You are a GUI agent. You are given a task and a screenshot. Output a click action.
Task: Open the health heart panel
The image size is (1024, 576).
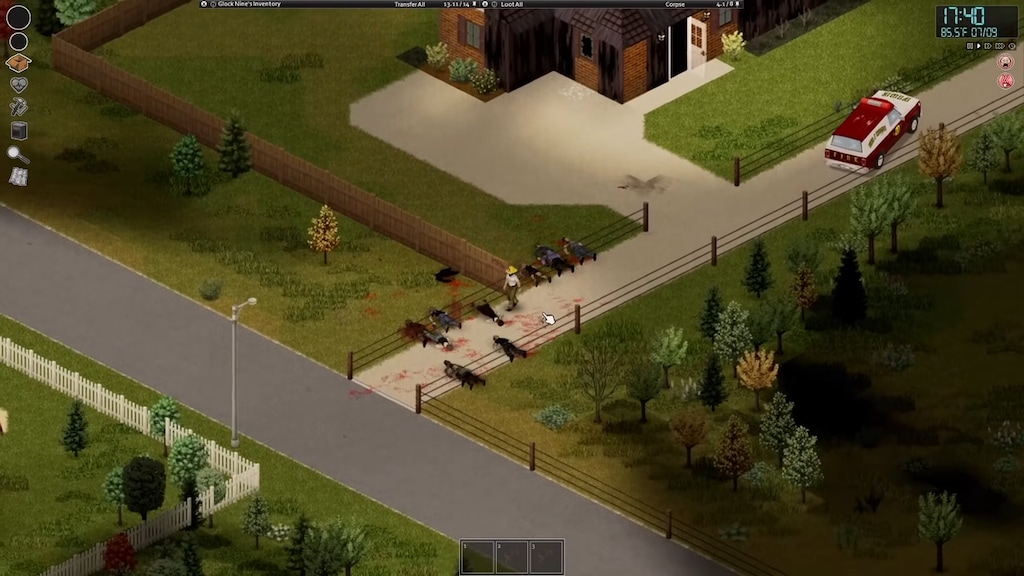point(18,85)
